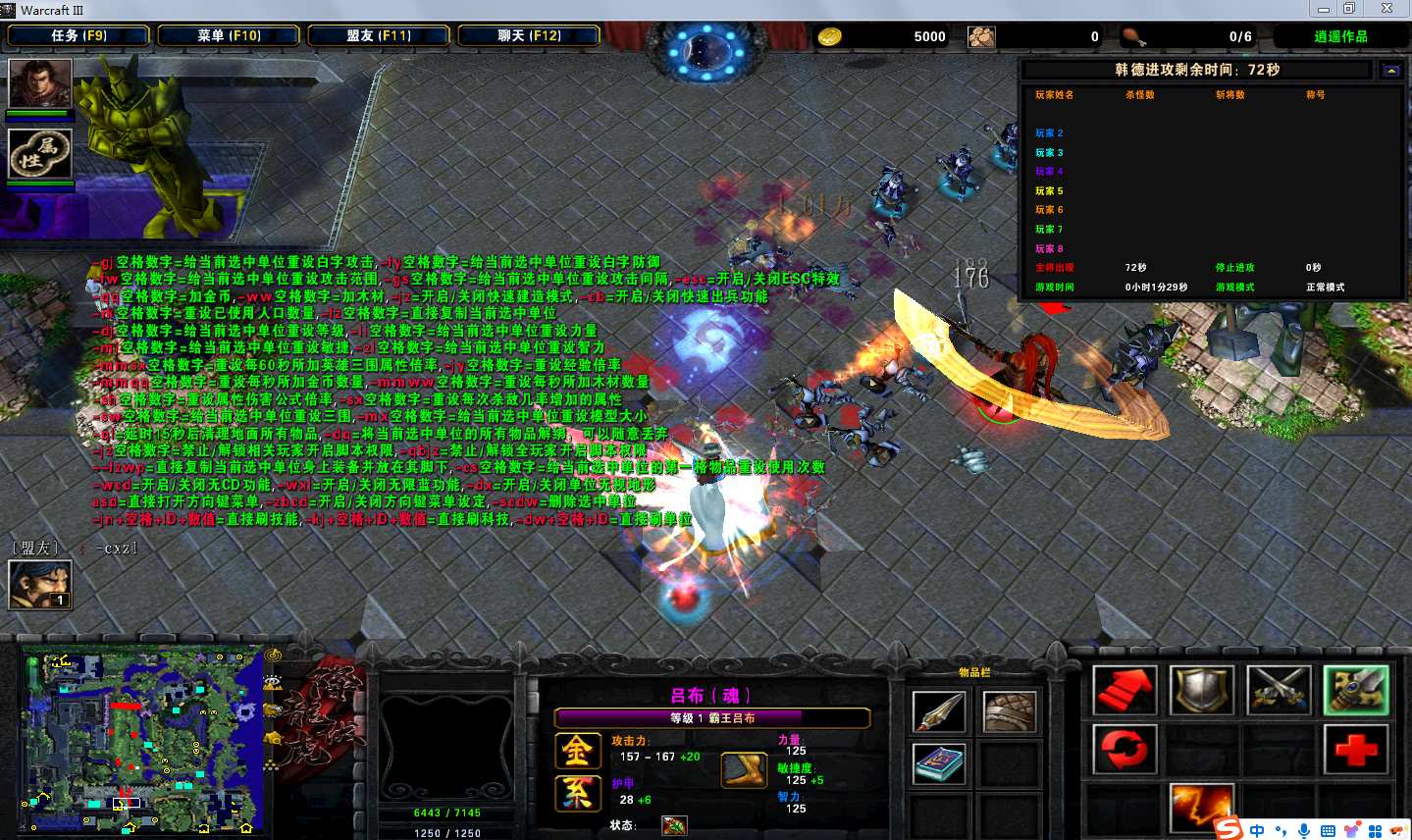Screen dimensions: 1412x840
Task: Use the spearhead item in inventory
Action: click(938, 713)
